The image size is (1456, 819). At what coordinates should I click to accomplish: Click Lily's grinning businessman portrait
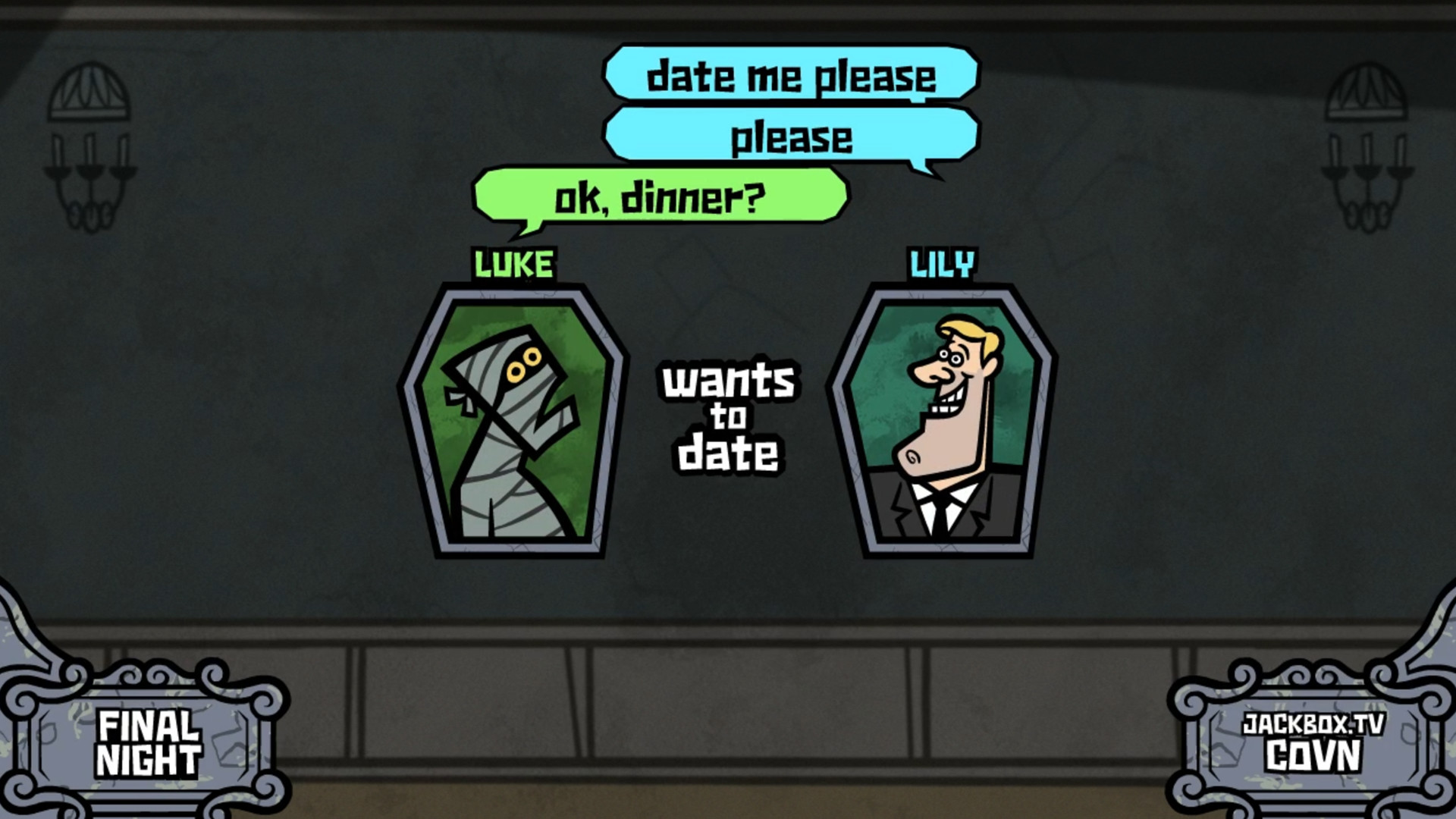pyautogui.click(x=944, y=425)
